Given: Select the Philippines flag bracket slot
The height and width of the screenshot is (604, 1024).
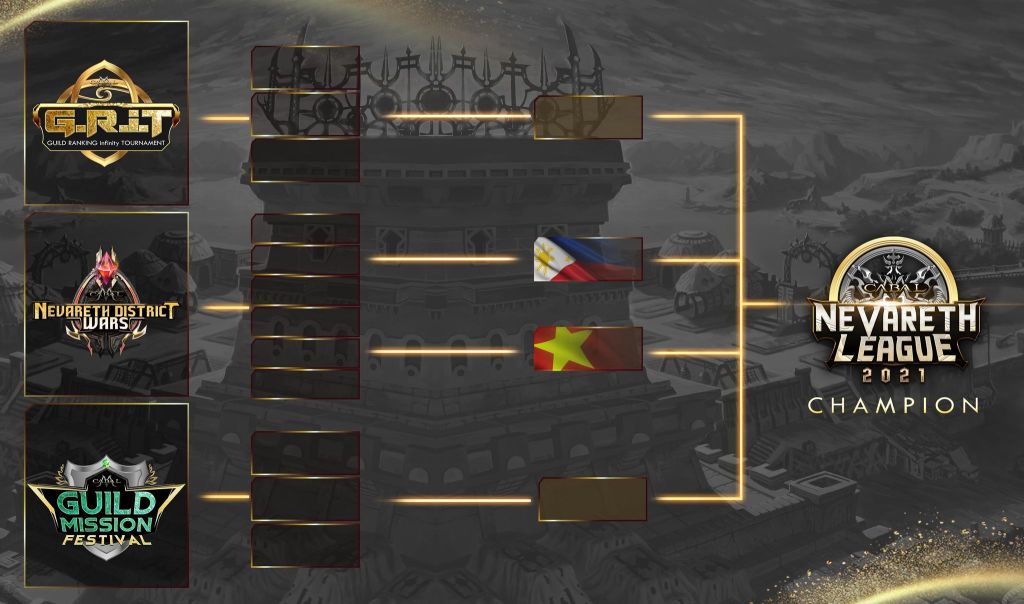Looking at the screenshot, I should point(588,259).
